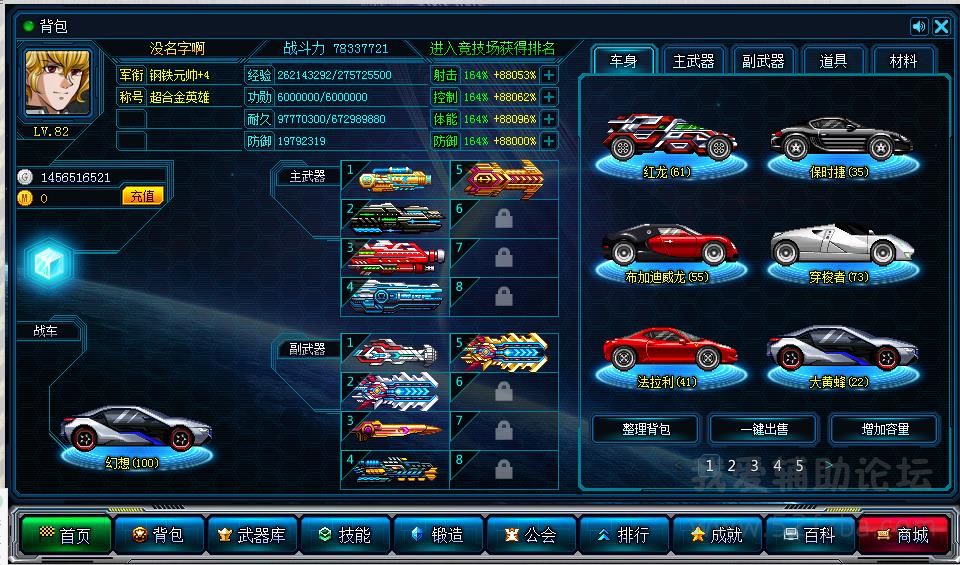Show the 道具 tab
This screenshot has width=960, height=565.
[x=833, y=61]
